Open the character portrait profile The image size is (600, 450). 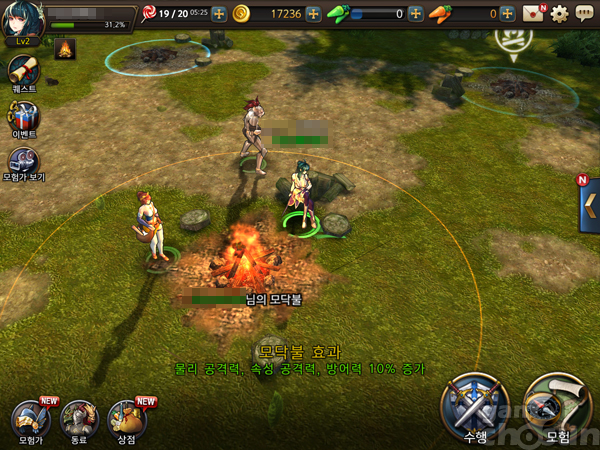point(22,19)
